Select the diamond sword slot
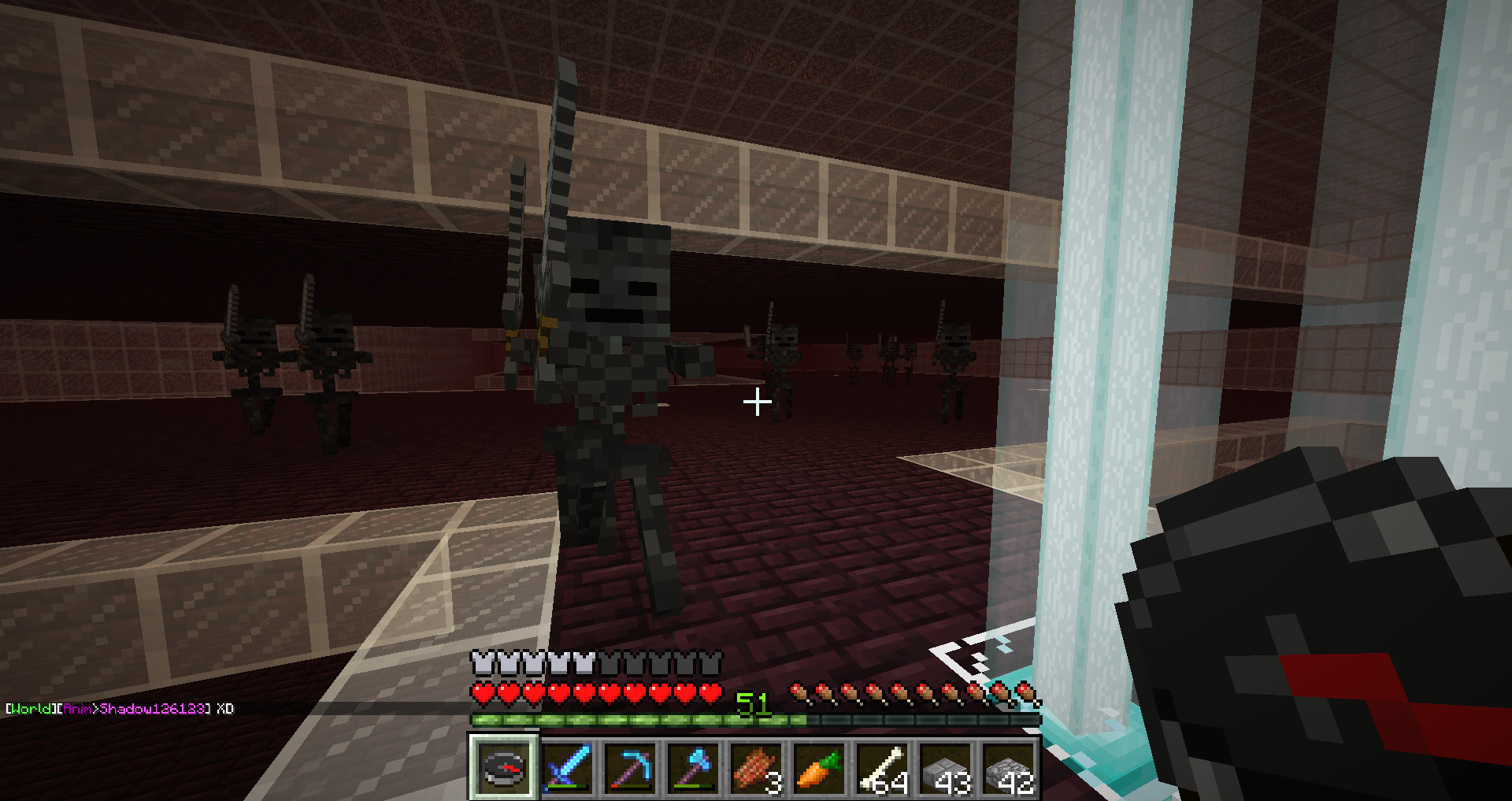 [567, 766]
